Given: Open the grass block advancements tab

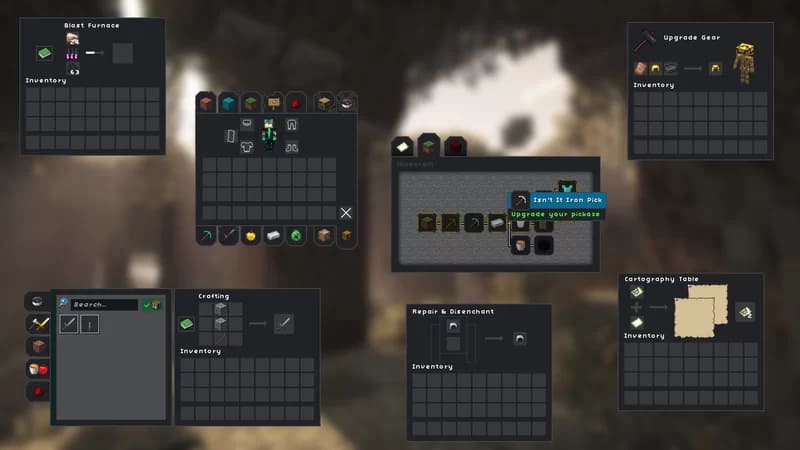Looking at the screenshot, I should [428, 147].
